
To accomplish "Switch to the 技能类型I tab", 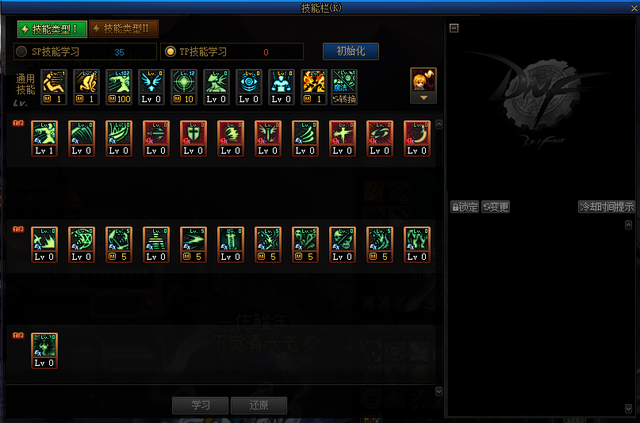I will pyautogui.click(x=51, y=29).
